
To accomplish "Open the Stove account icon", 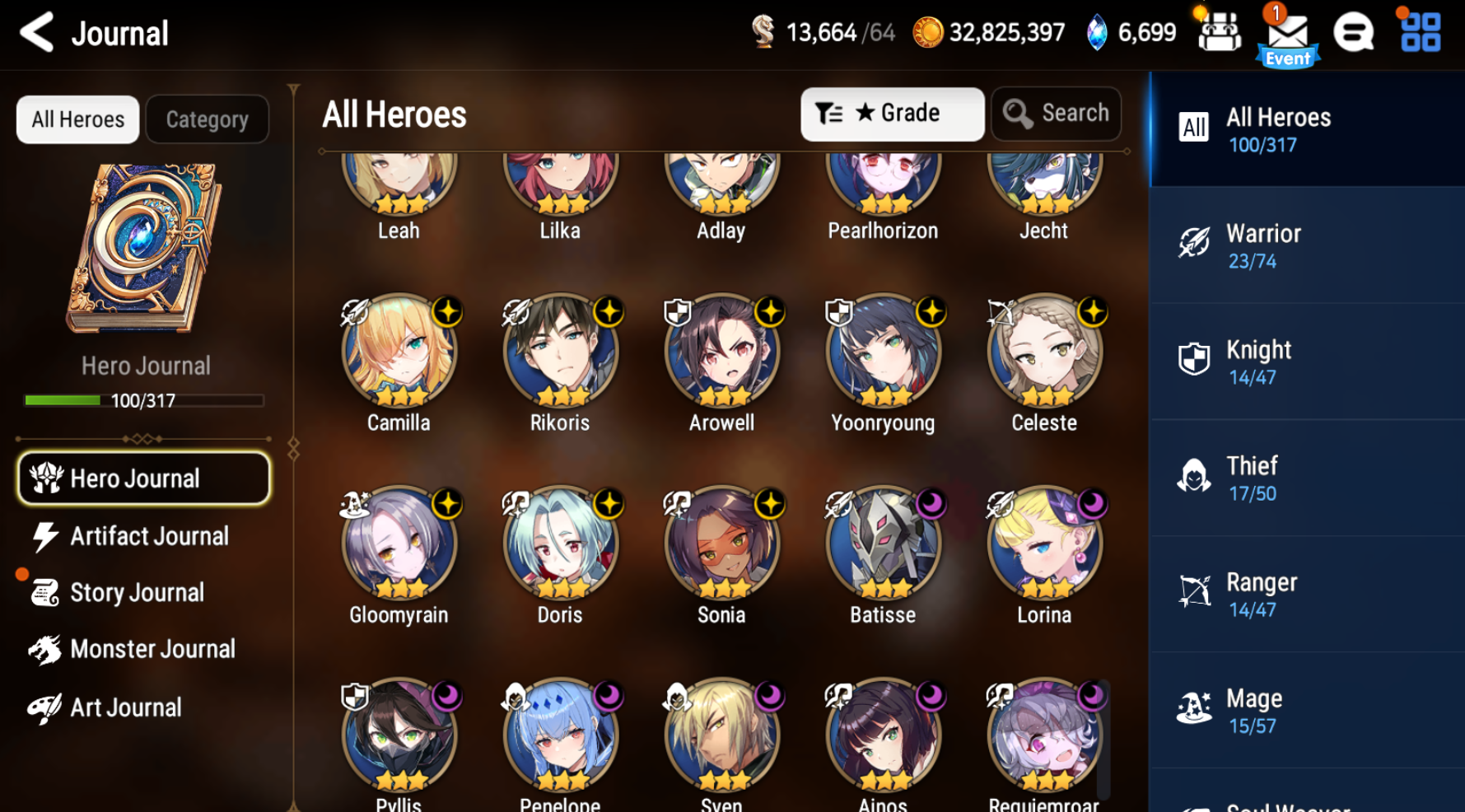I will click(1353, 33).
